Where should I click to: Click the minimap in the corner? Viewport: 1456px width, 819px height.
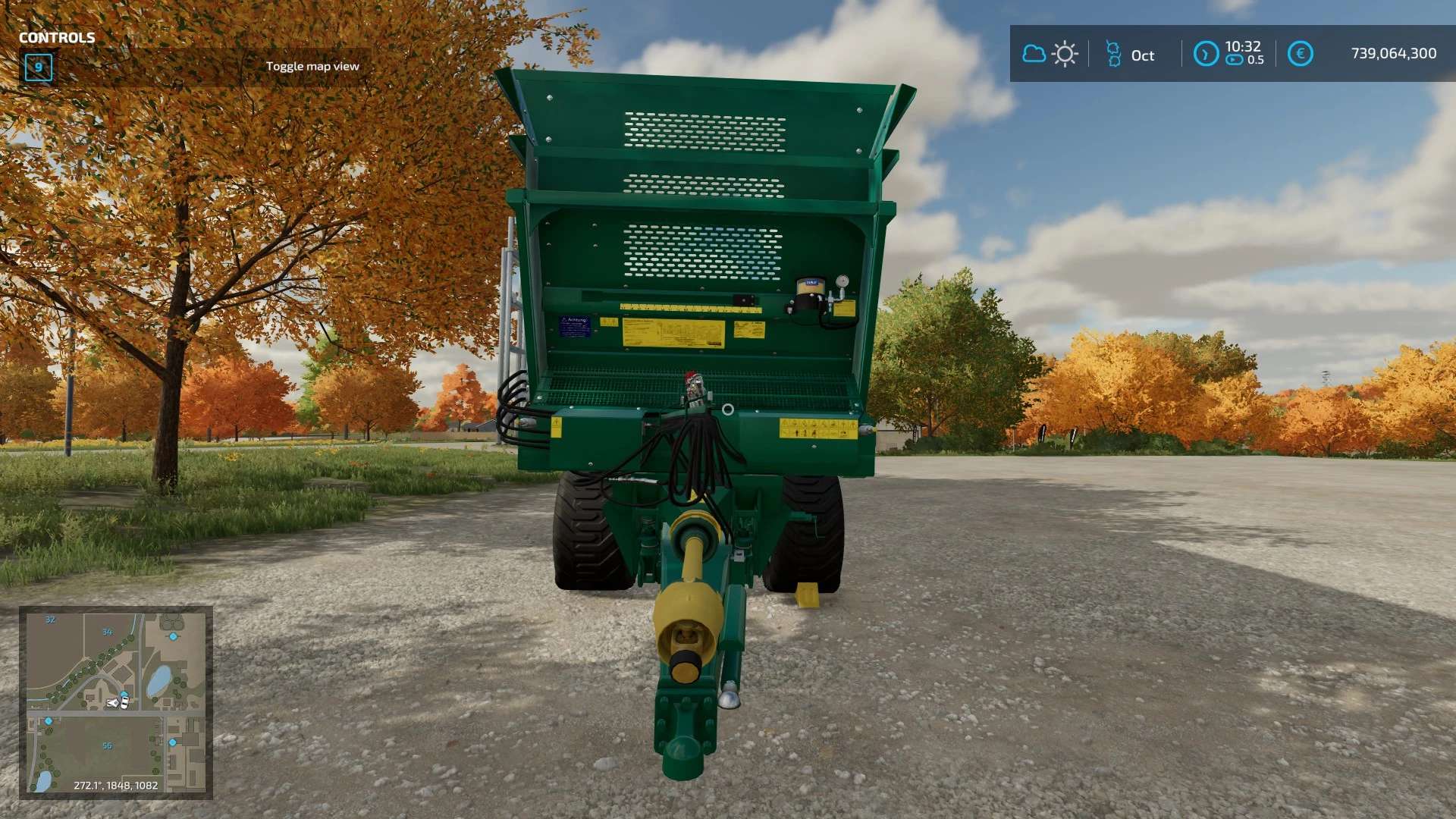116,702
